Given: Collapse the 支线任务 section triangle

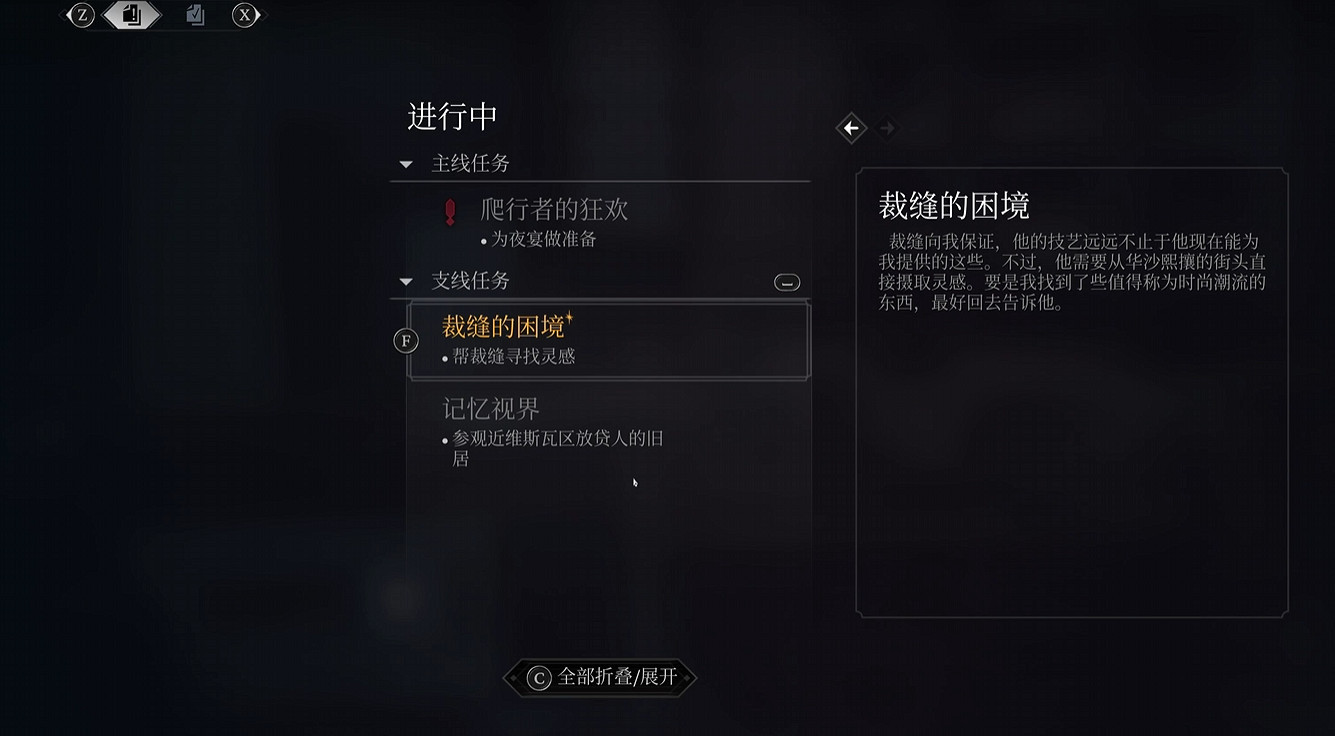Looking at the screenshot, I should pyautogui.click(x=406, y=281).
